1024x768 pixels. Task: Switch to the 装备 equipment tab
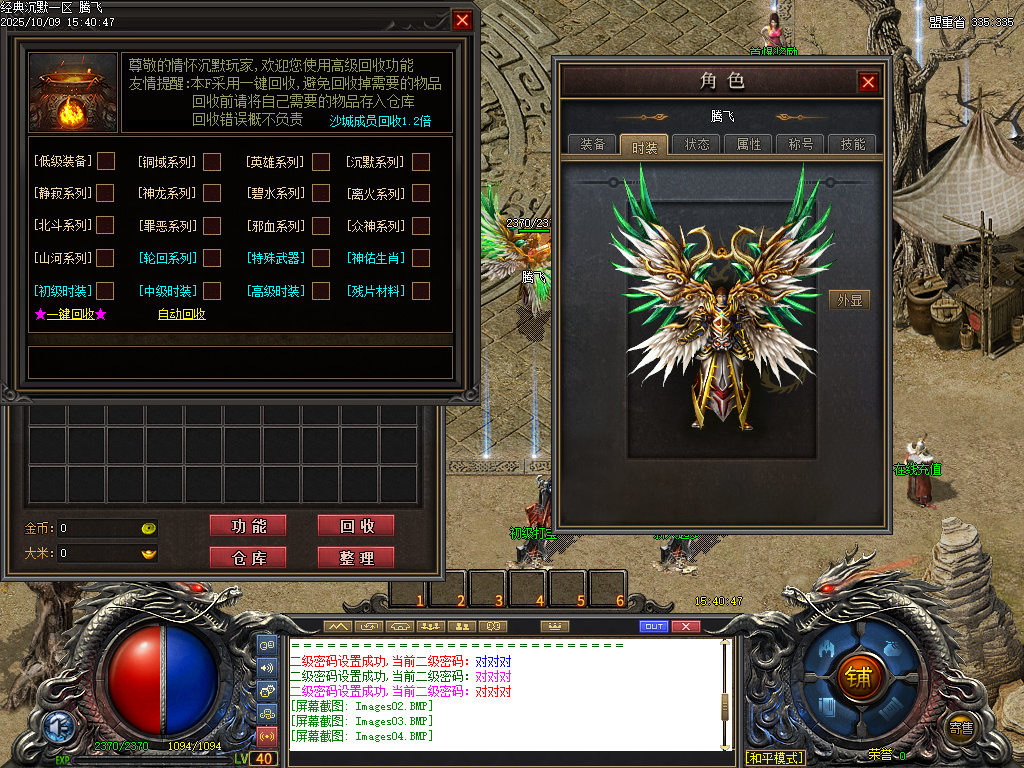593,144
